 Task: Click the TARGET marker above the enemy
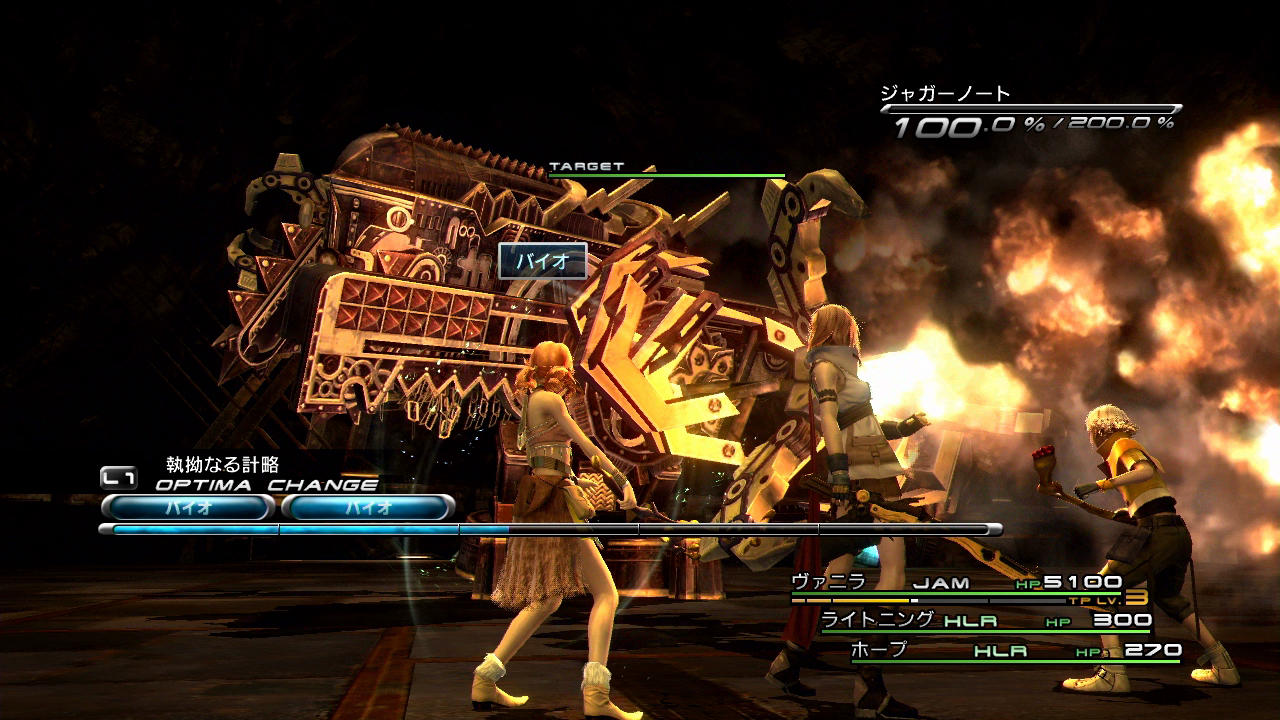click(x=586, y=167)
